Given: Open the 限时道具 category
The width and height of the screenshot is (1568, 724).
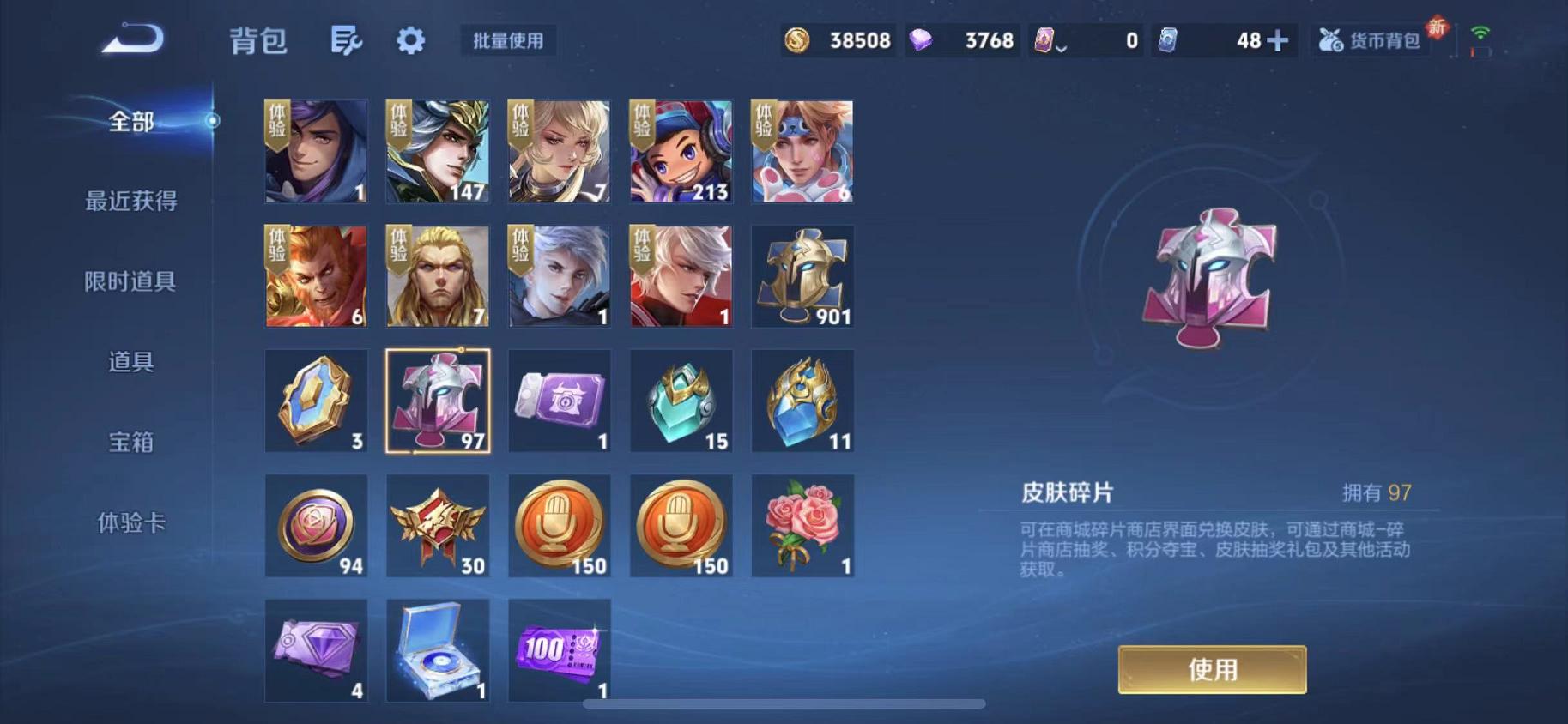Looking at the screenshot, I should click(130, 281).
